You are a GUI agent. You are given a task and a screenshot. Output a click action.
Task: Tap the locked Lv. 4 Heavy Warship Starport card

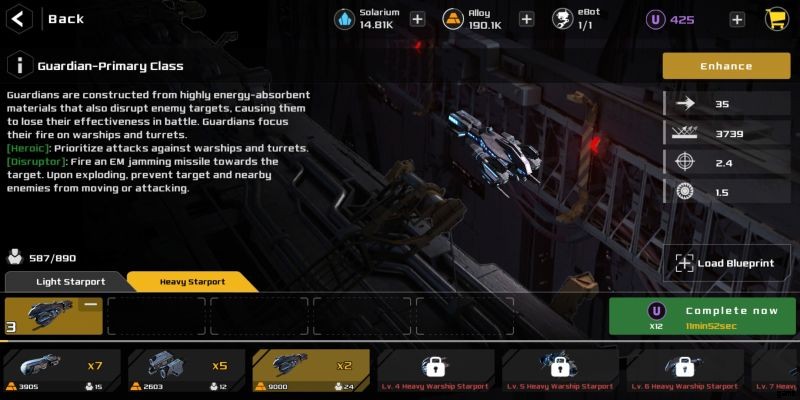point(435,370)
